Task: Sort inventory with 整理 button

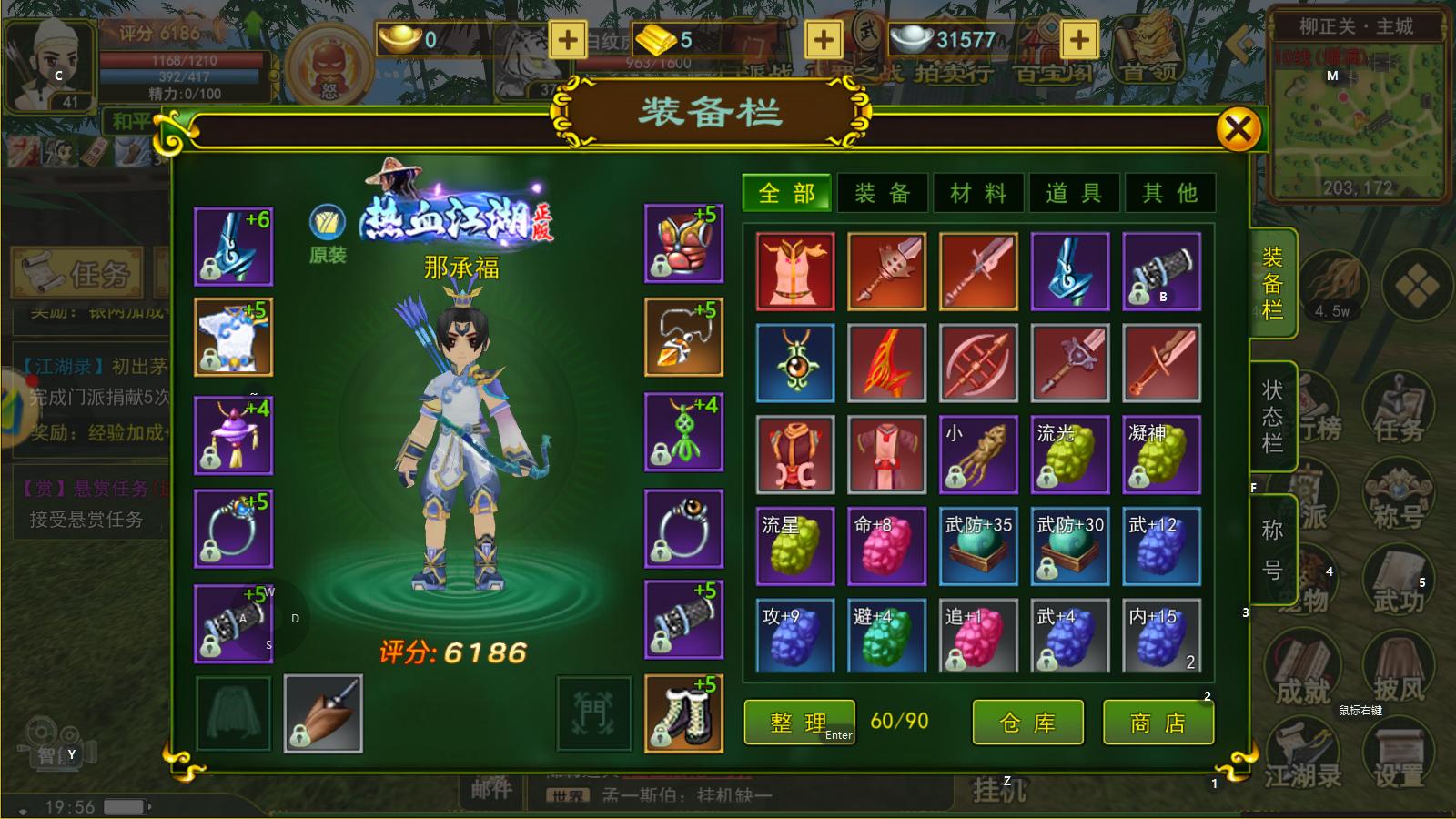Action: coord(799,723)
